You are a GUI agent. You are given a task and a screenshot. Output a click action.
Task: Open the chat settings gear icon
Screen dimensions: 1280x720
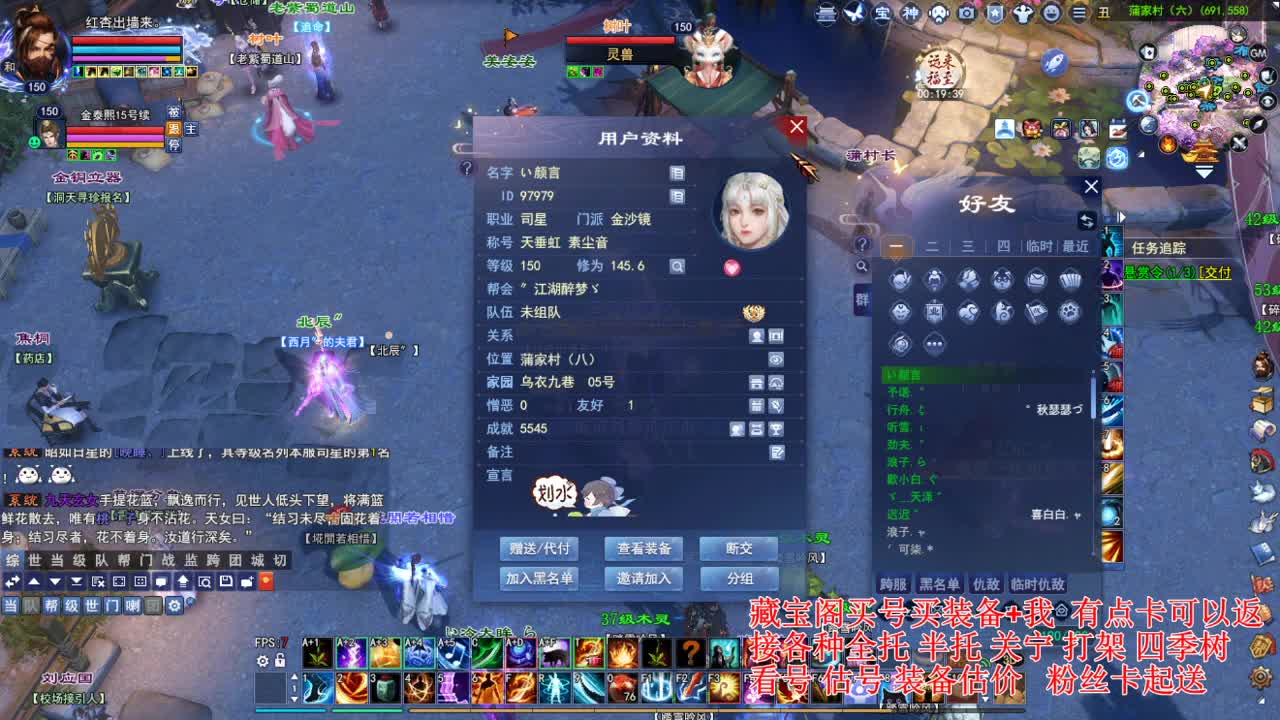tap(174, 605)
